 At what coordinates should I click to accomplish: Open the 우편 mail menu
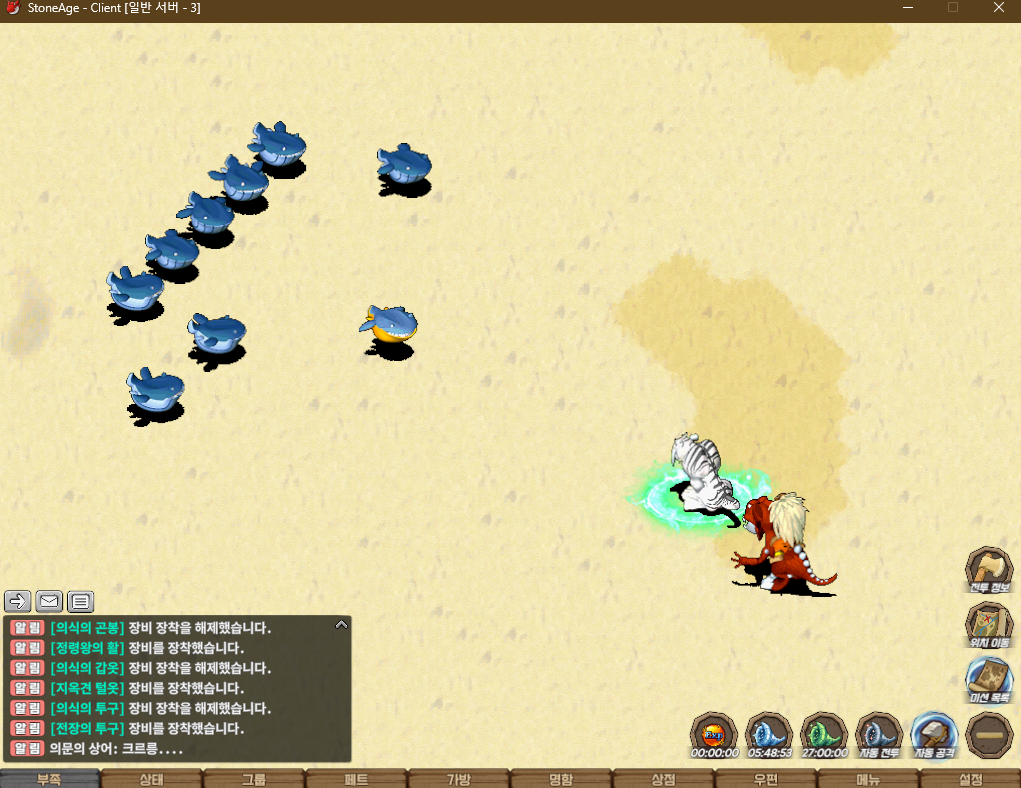tap(766, 779)
